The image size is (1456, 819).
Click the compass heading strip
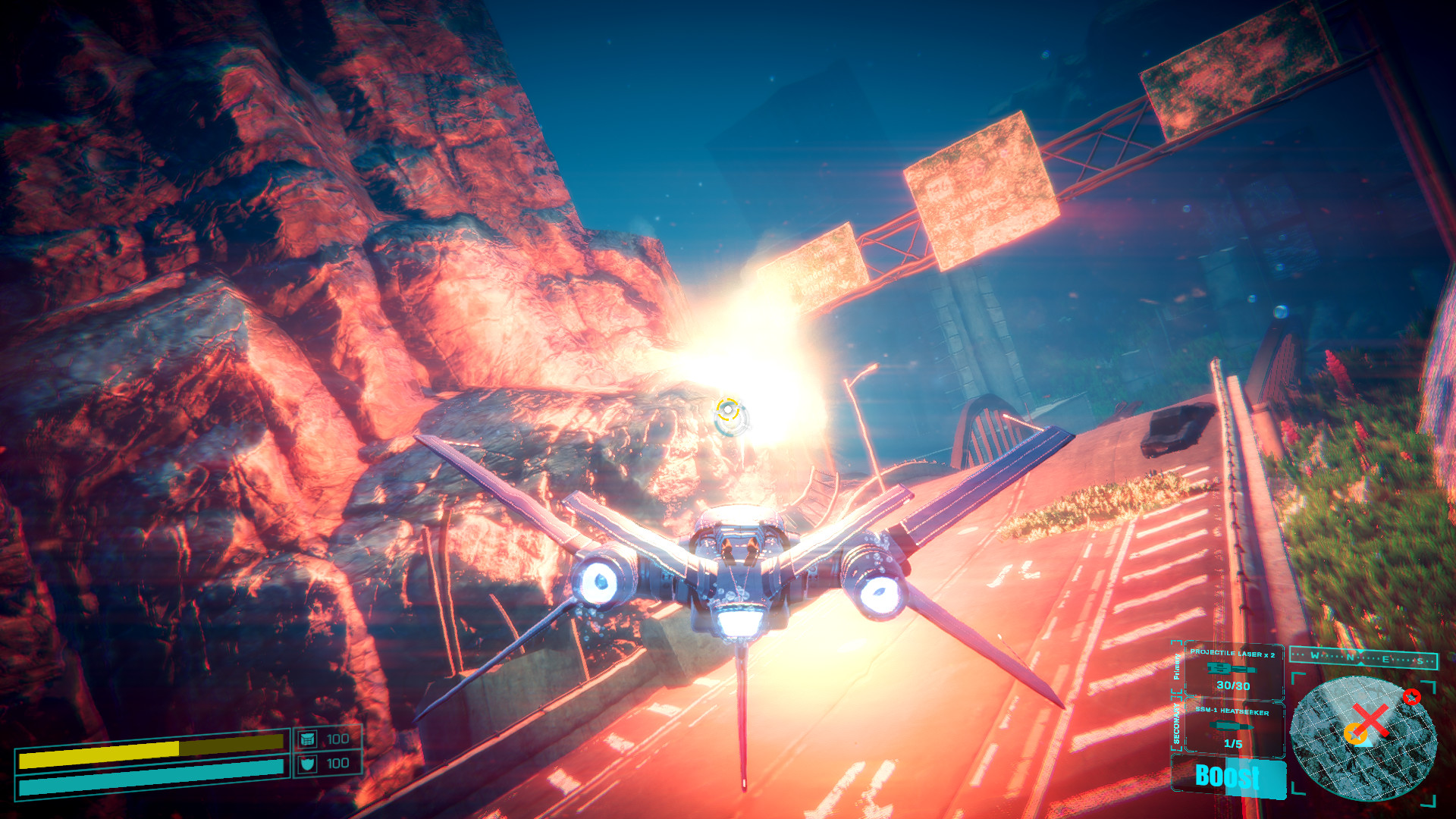[1363, 658]
